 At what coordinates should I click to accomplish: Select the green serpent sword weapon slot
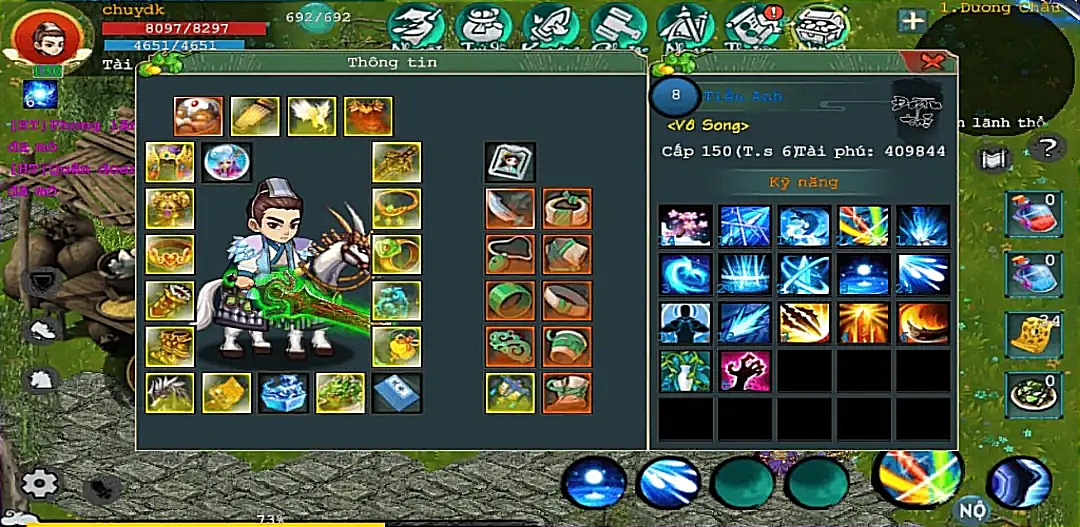(x=397, y=161)
